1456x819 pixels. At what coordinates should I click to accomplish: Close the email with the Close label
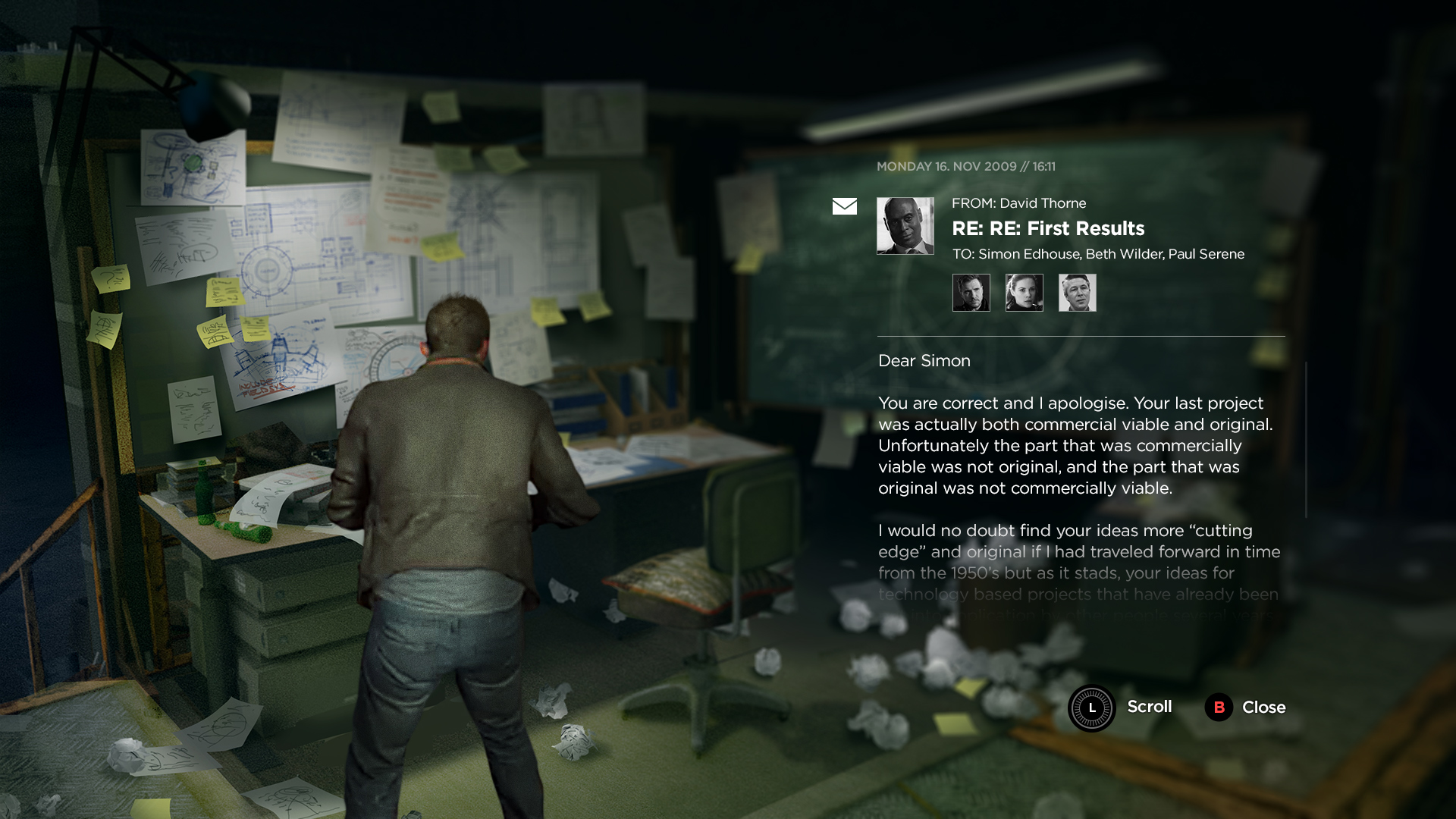pyautogui.click(x=1263, y=708)
